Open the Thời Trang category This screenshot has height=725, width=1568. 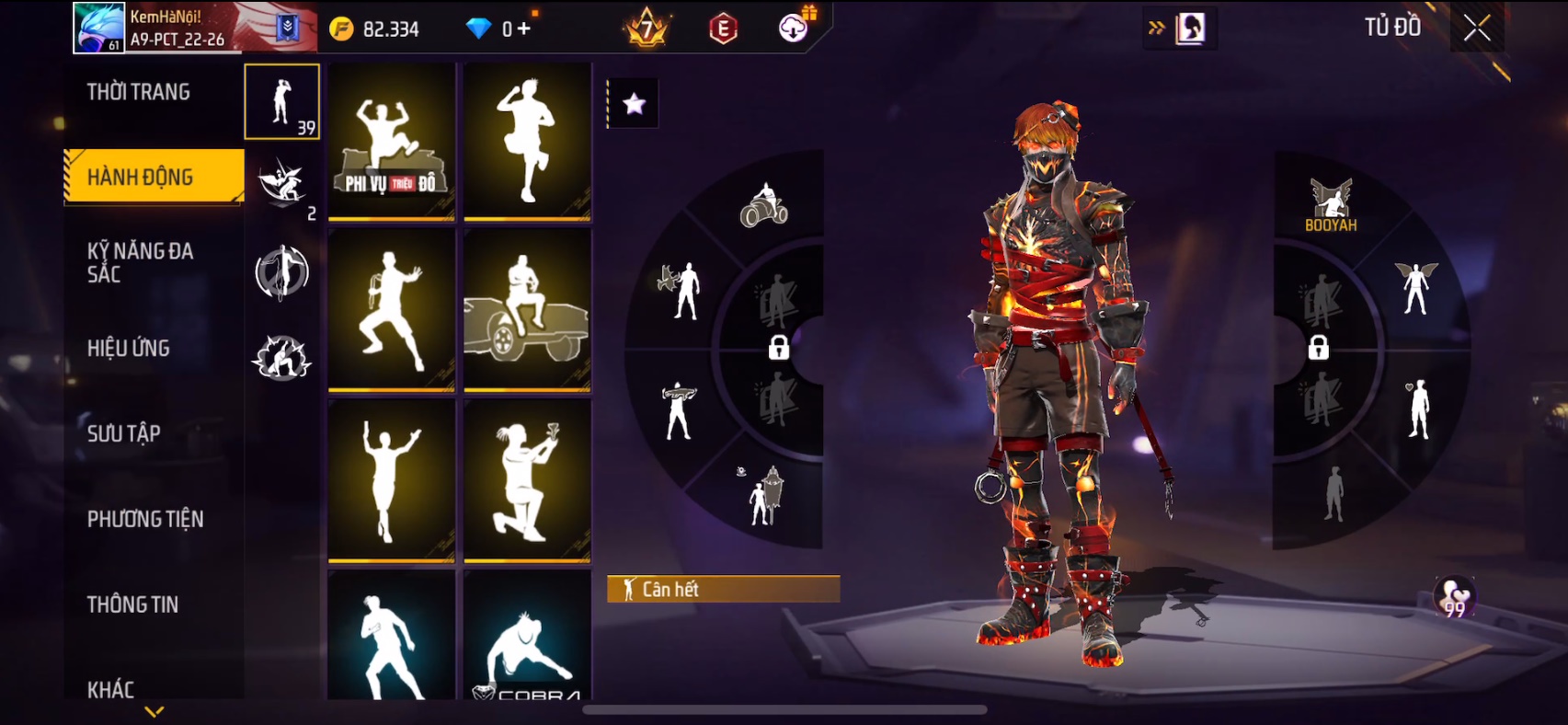(139, 92)
